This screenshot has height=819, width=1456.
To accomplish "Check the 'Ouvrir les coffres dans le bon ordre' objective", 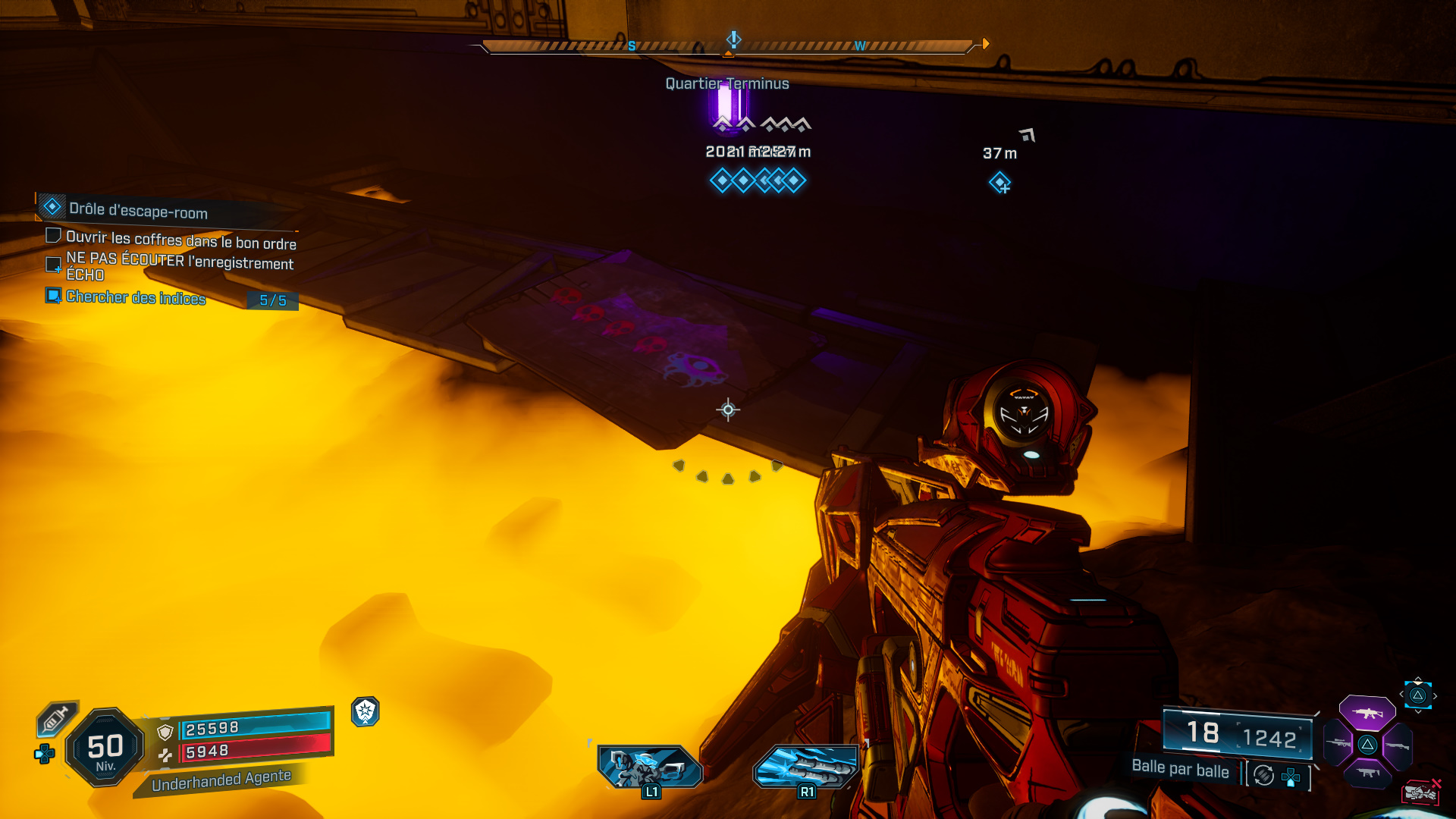I will pos(52,236).
